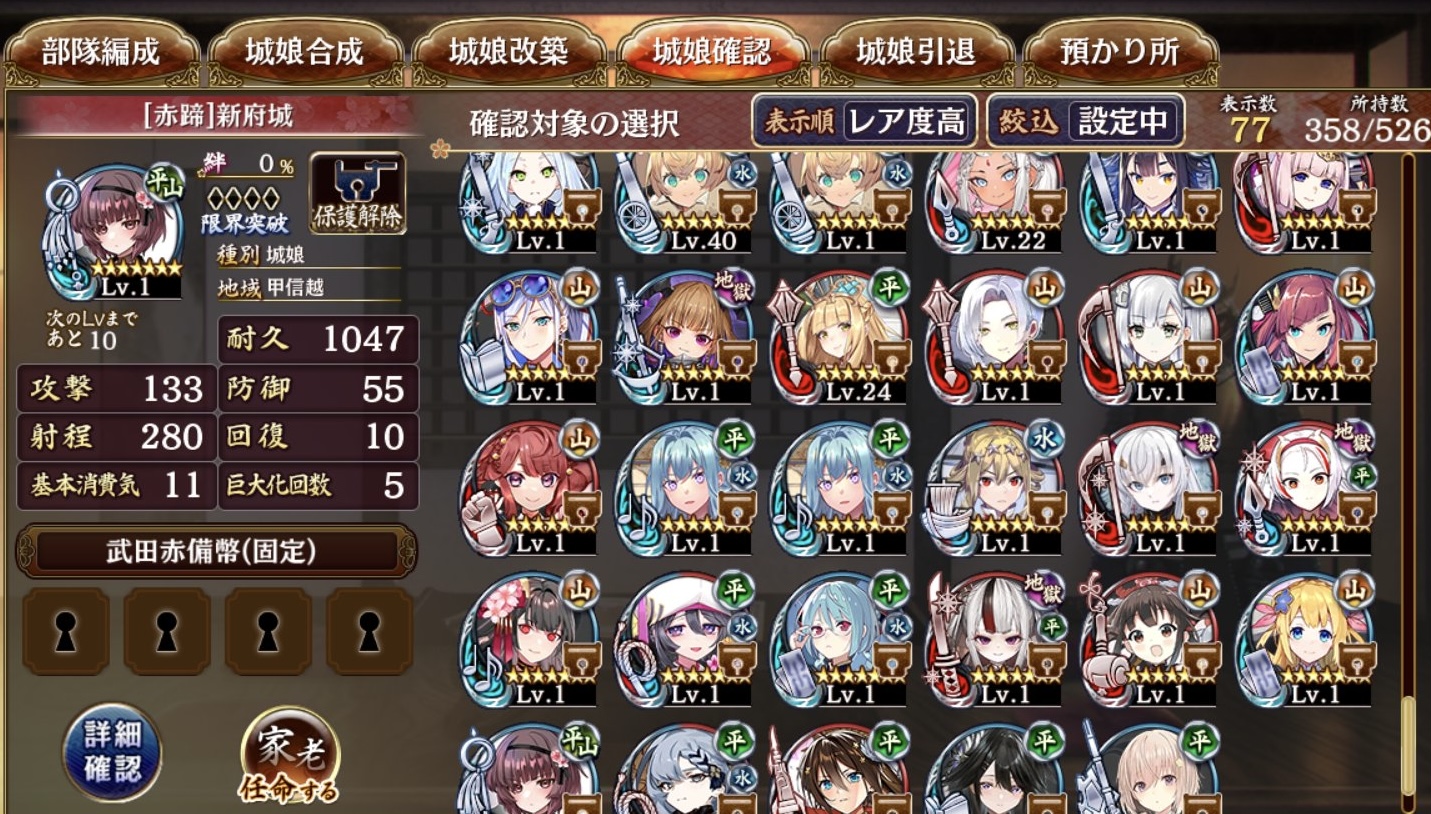Pick the red-haired girl with fist weapon
Screen dimensions: 1431x814
(531, 488)
